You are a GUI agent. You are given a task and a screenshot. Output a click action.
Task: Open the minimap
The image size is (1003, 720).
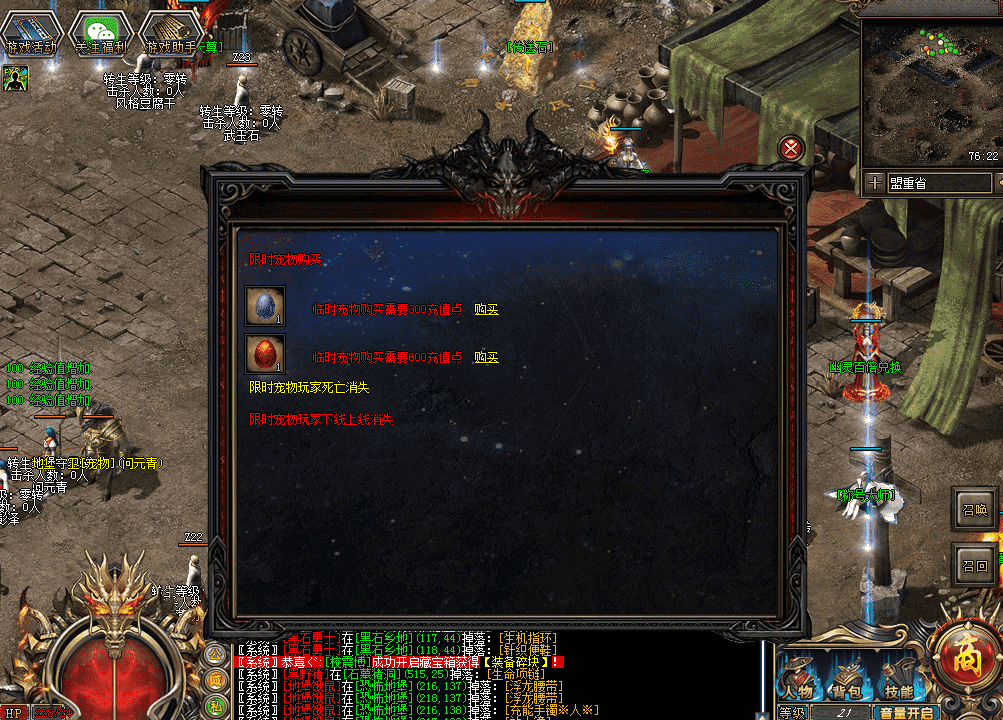coord(930,92)
